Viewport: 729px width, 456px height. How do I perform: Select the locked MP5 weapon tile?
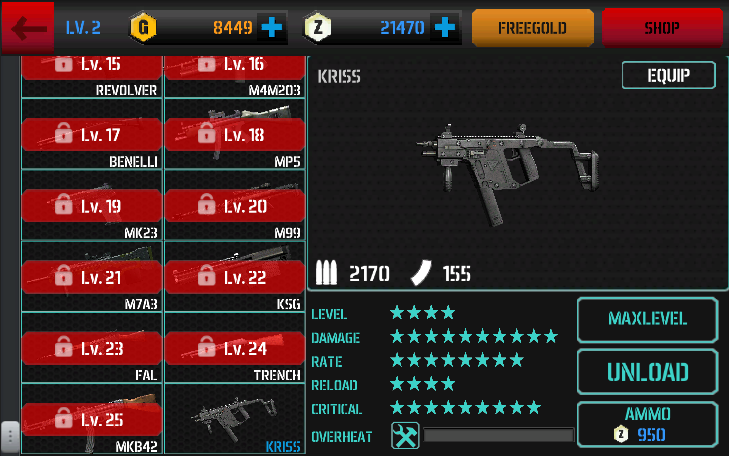click(234, 134)
